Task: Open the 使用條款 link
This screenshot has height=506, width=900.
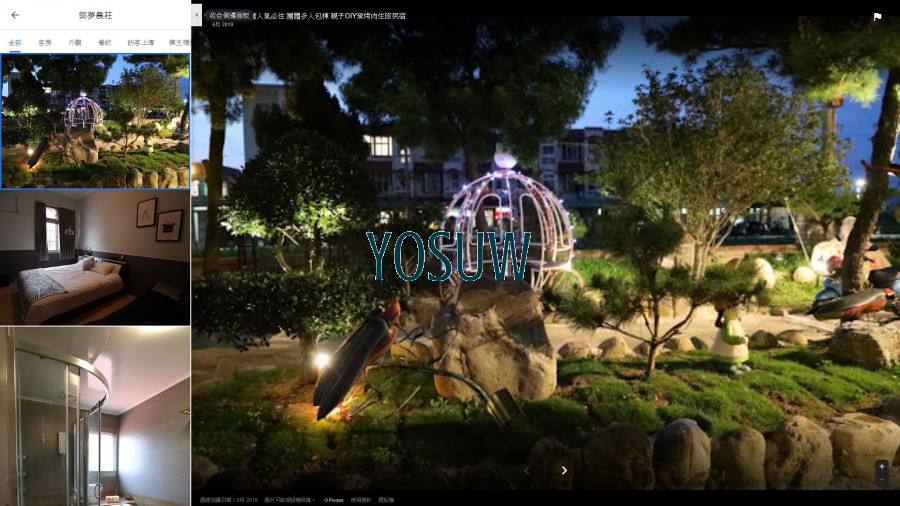Action: coord(361,500)
